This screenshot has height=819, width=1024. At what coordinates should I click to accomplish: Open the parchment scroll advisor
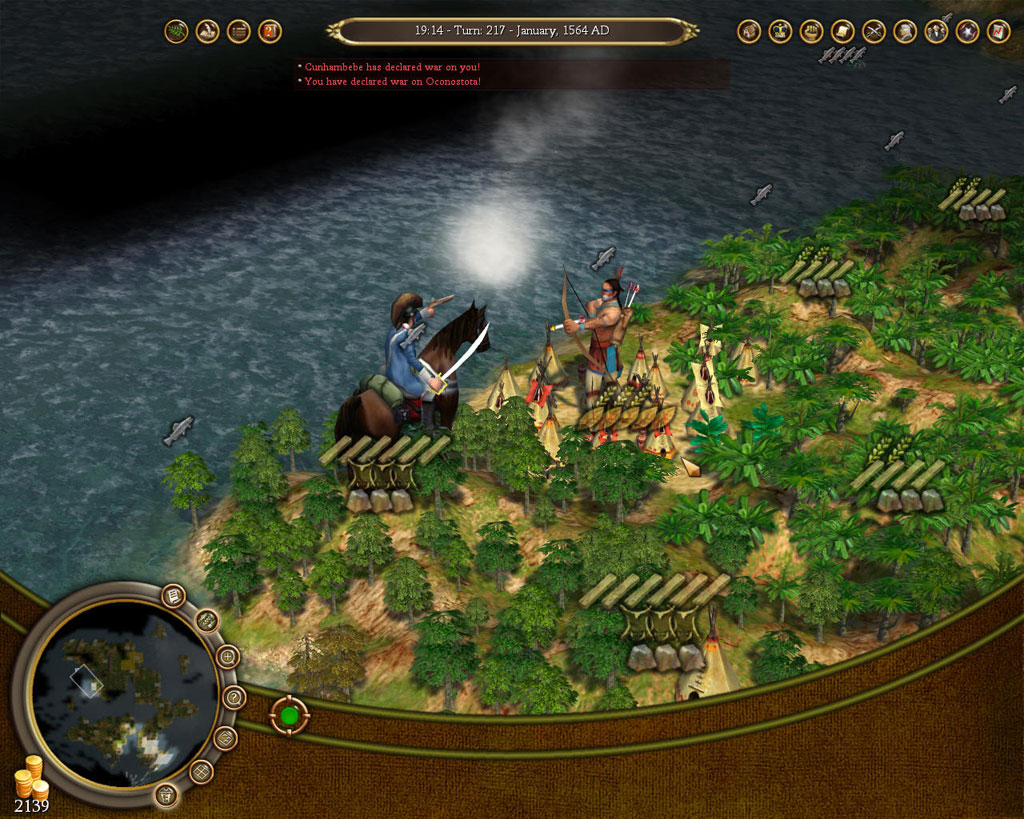click(x=842, y=31)
